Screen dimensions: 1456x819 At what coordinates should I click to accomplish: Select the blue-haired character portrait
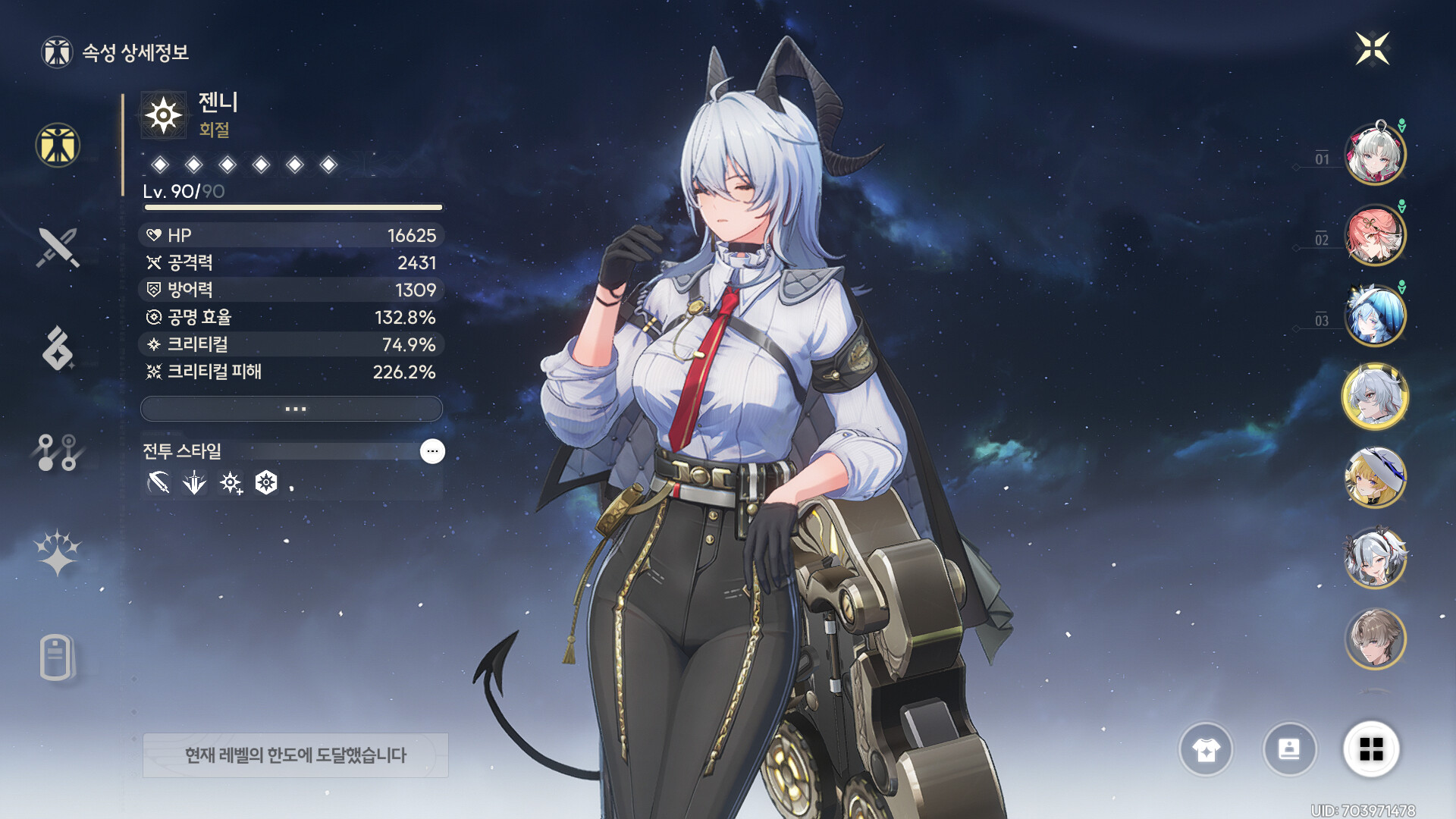pyautogui.click(x=1374, y=315)
